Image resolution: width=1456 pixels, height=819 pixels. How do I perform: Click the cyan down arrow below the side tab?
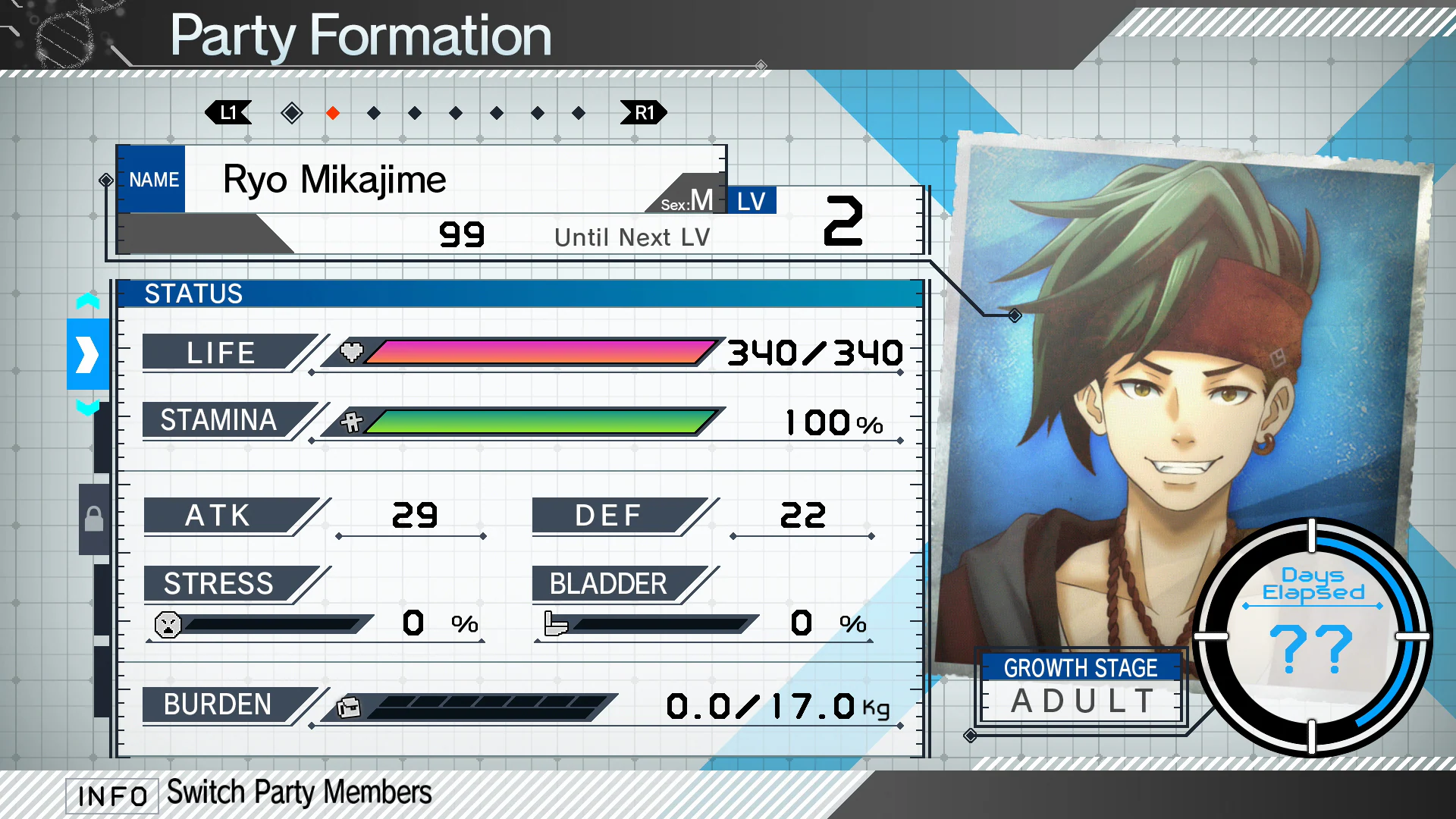88,408
